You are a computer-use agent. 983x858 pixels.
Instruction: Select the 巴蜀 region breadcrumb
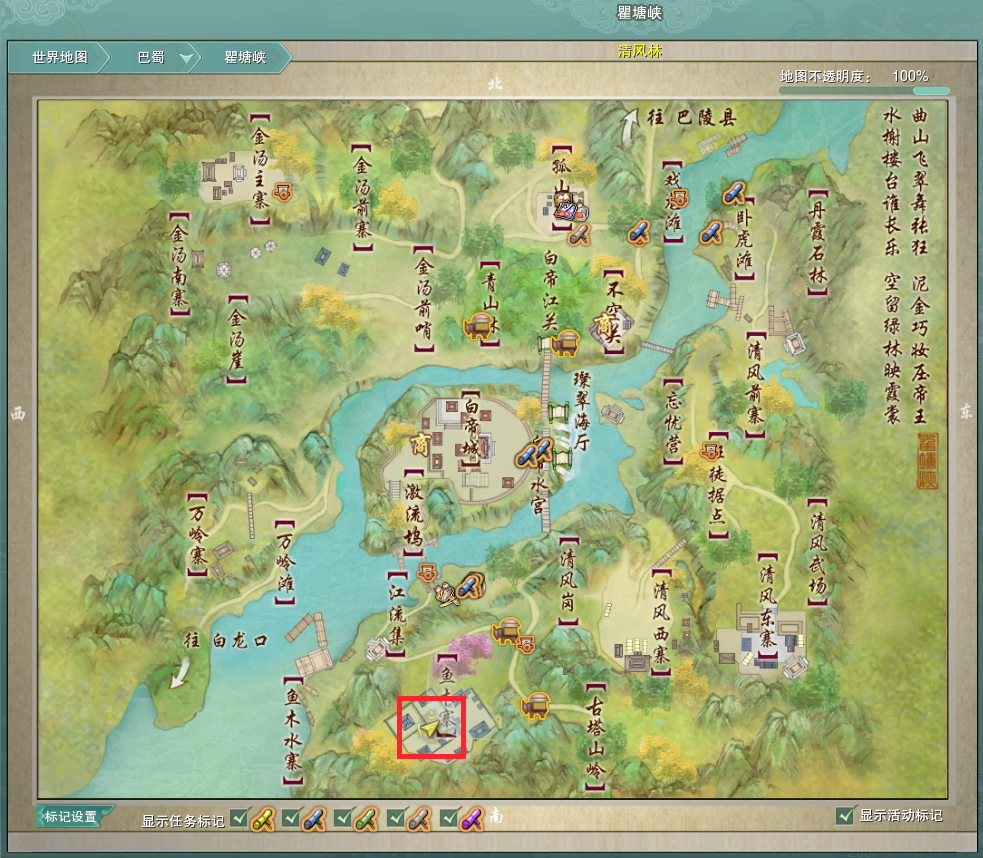point(150,57)
